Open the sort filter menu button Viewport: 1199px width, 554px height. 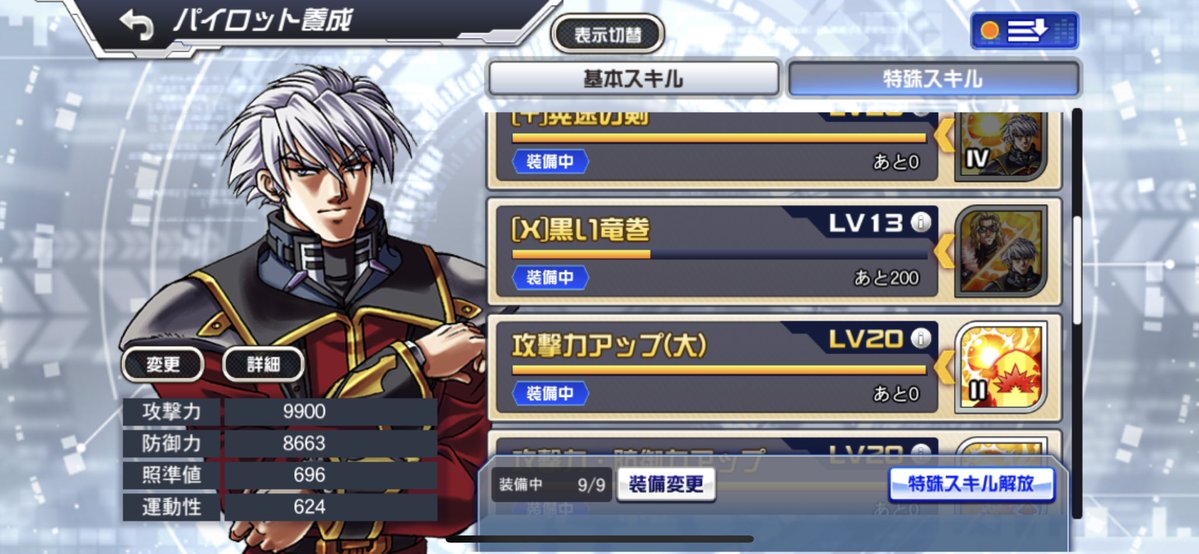[x=1024, y=31]
